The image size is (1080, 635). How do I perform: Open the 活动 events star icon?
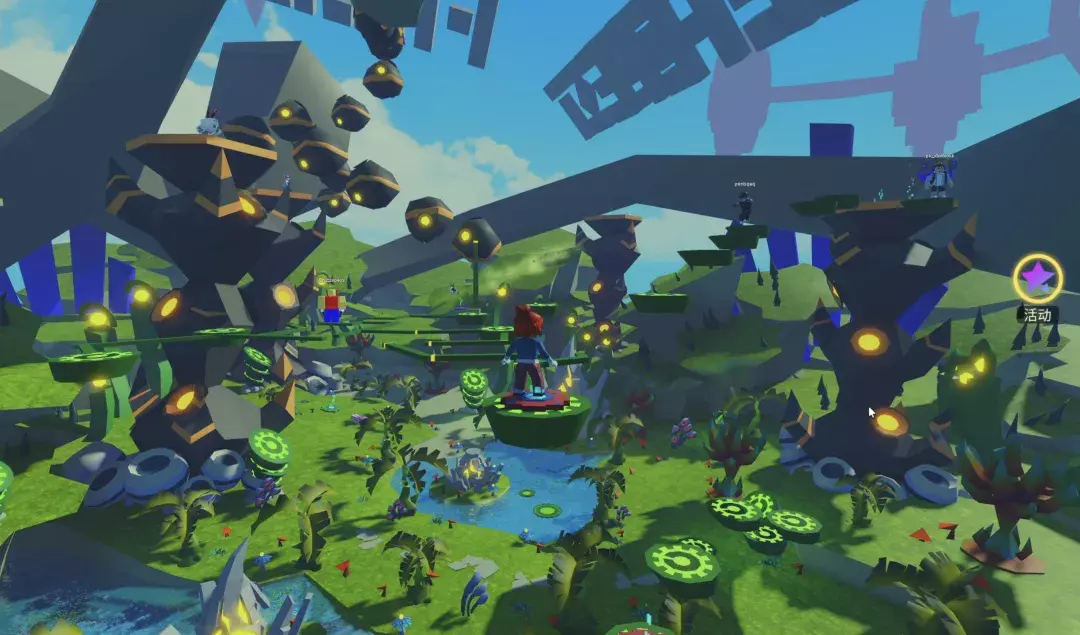(x=1037, y=277)
